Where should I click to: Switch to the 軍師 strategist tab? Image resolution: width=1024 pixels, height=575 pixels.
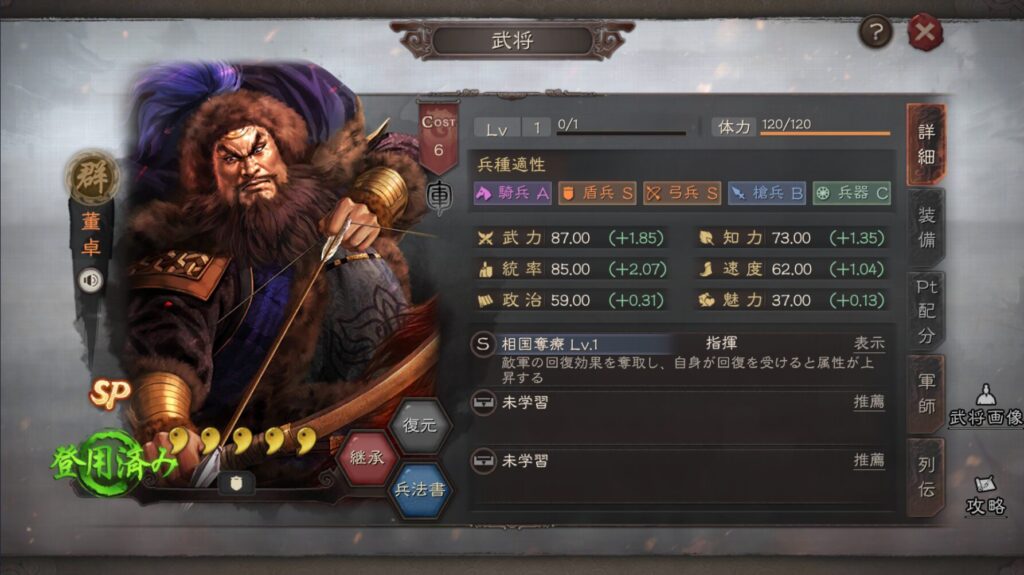tap(926, 393)
